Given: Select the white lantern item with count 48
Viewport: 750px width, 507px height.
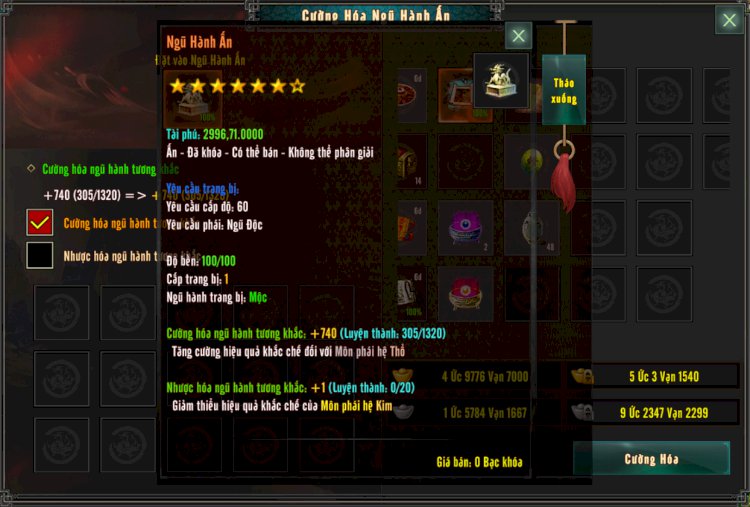Looking at the screenshot, I should point(531,227).
